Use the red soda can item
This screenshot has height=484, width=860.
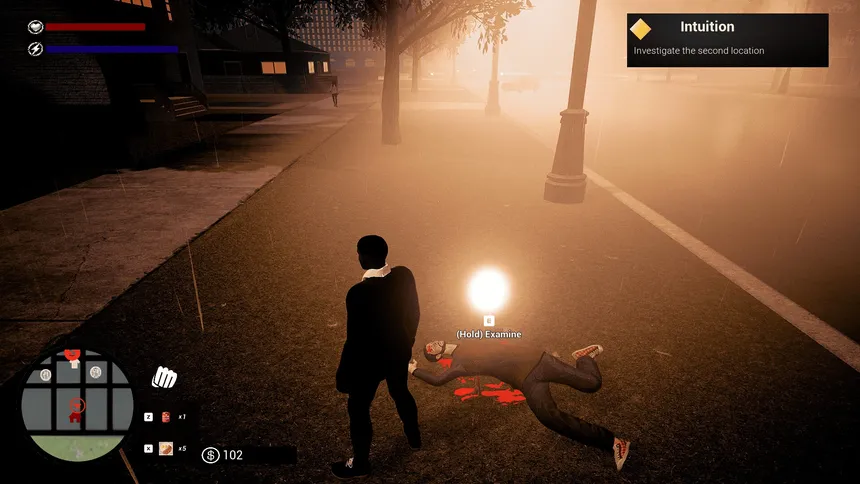[x=165, y=416]
